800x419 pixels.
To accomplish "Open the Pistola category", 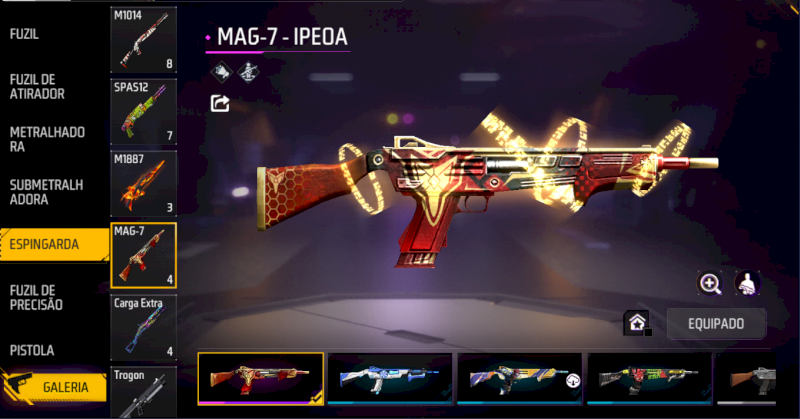I will coord(33,351).
